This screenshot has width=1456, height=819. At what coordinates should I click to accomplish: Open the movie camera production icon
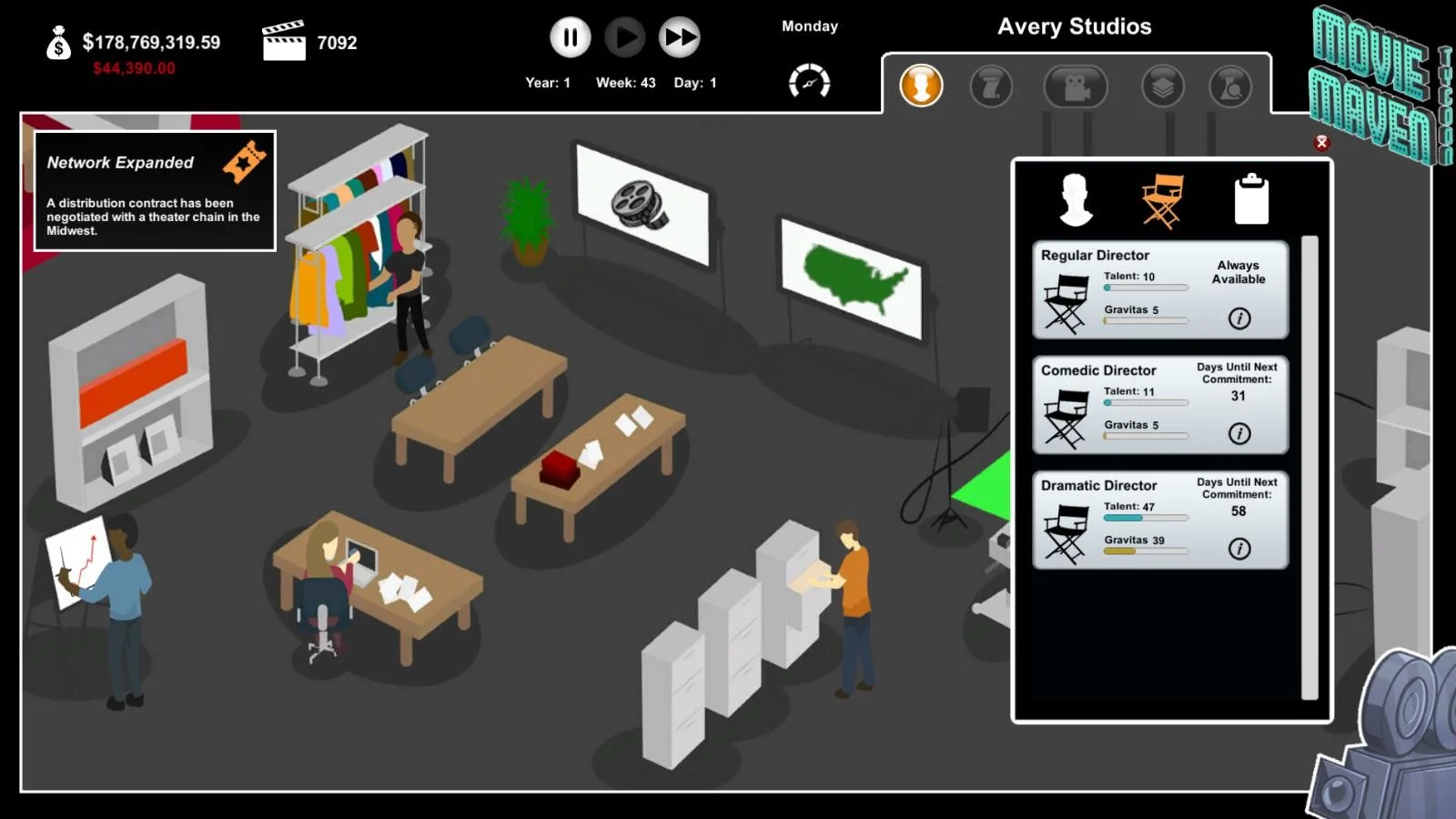(x=1076, y=87)
